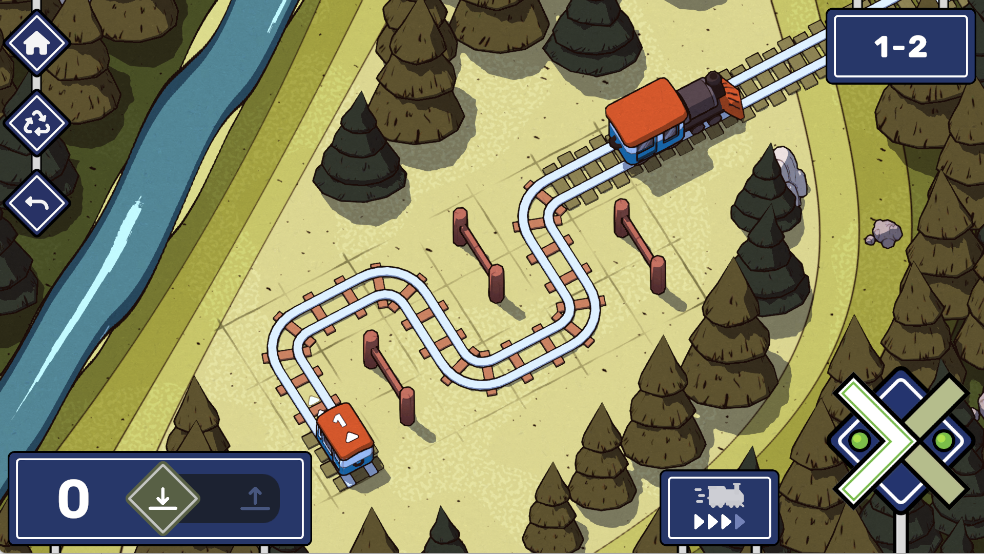Select the download arrow track mode
Viewport: 984px width, 554px height.
[163, 497]
